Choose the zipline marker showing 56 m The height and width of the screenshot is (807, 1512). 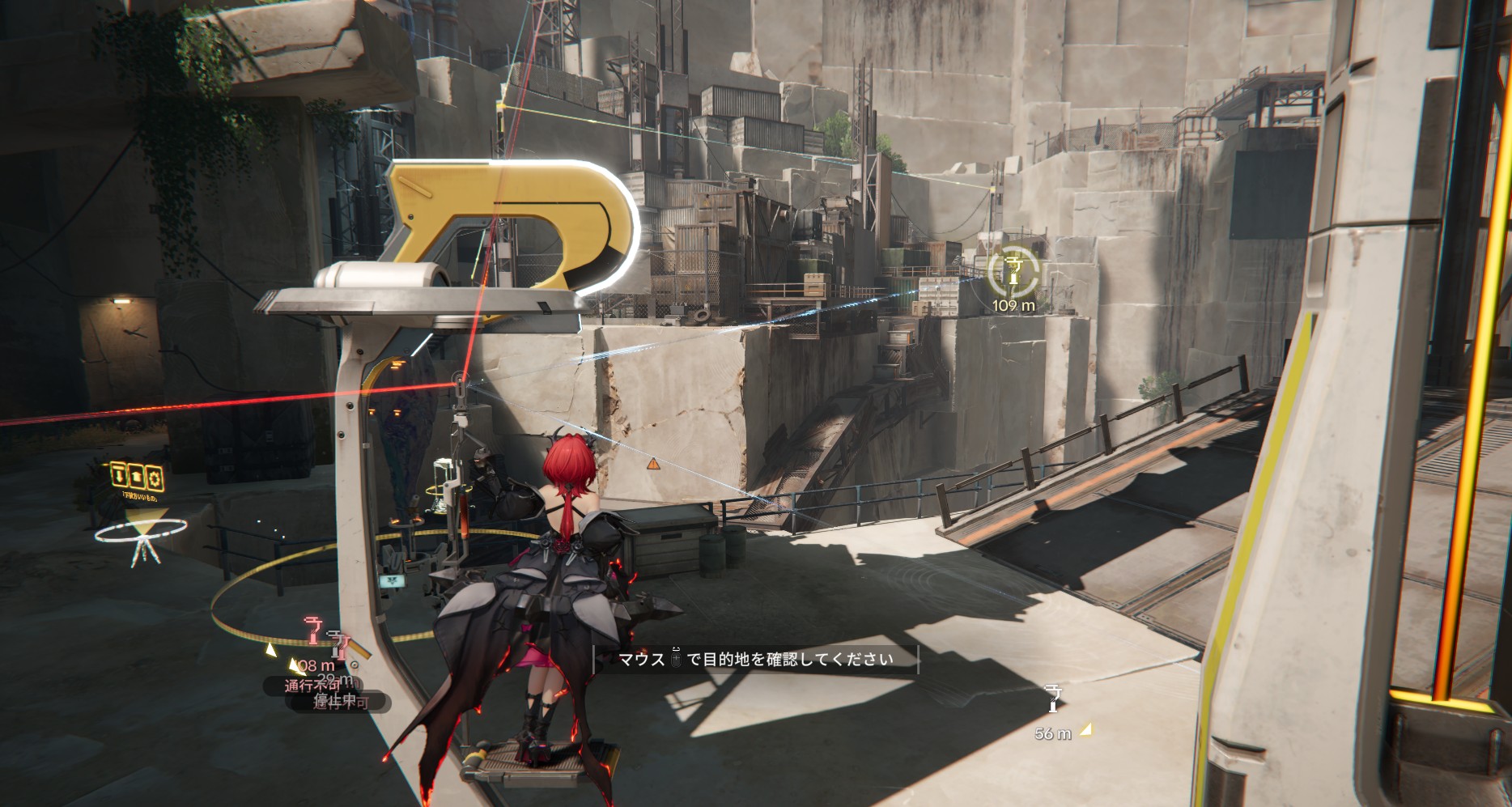[x=1052, y=699]
